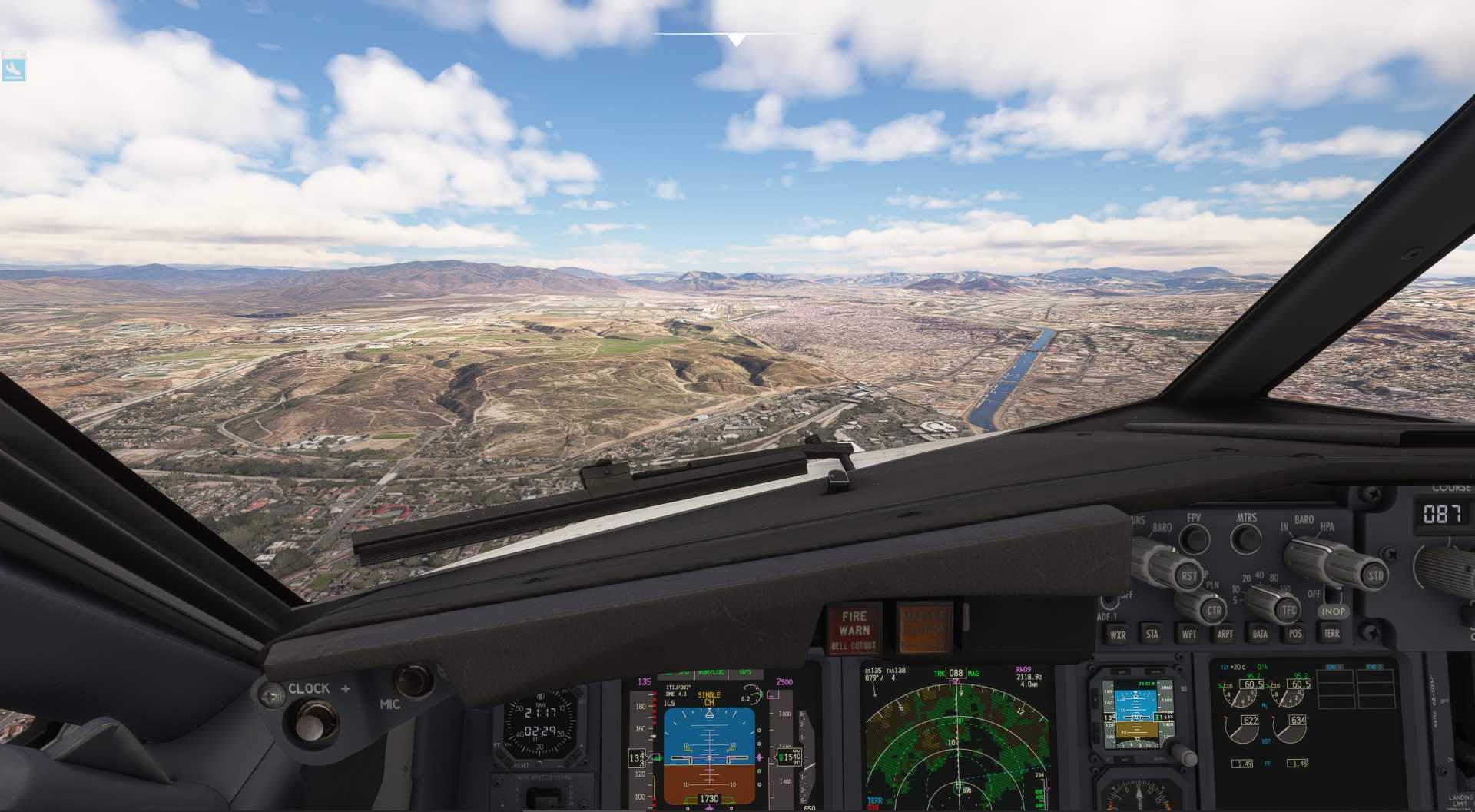Toggle the WPT waypoints button
This screenshot has height=812, width=1475.
pyautogui.click(x=1188, y=635)
